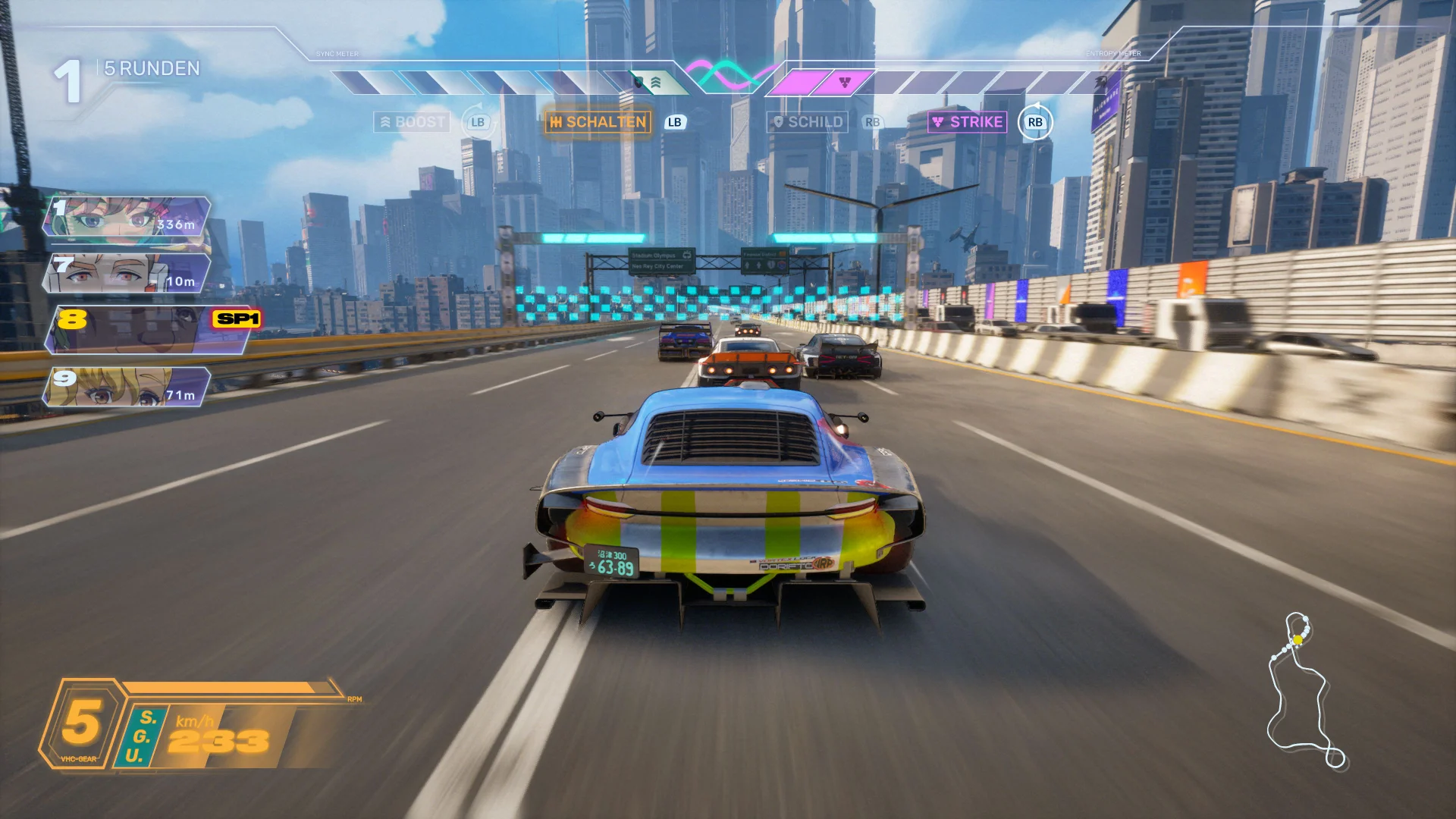Screen dimensions: 1456x819
Task: Select the eighth-place SP1 player card
Action: tap(149, 330)
